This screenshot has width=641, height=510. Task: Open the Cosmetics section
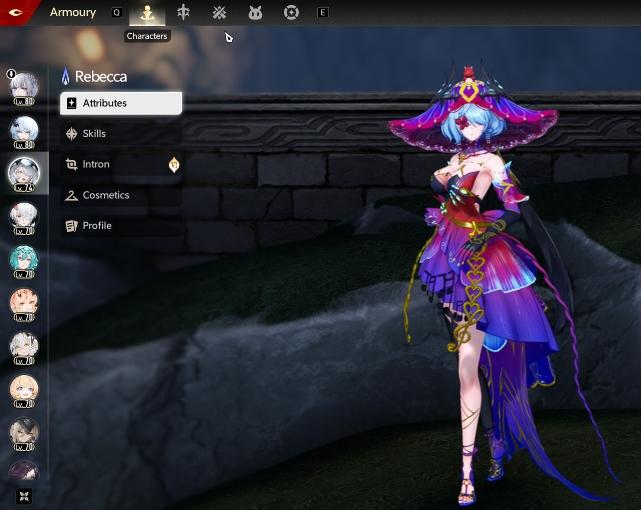[105, 195]
